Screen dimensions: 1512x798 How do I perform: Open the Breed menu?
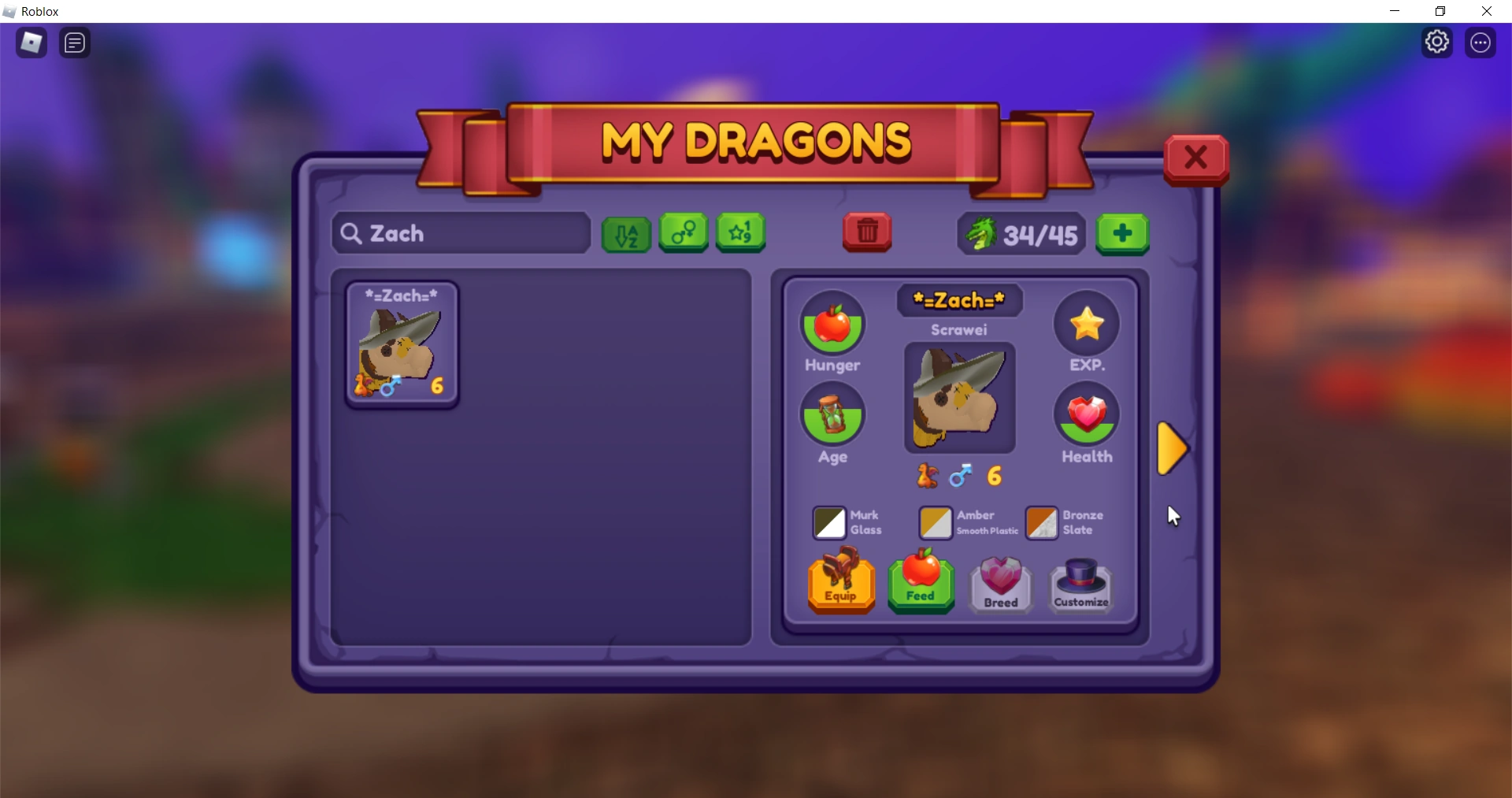click(x=1000, y=585)
